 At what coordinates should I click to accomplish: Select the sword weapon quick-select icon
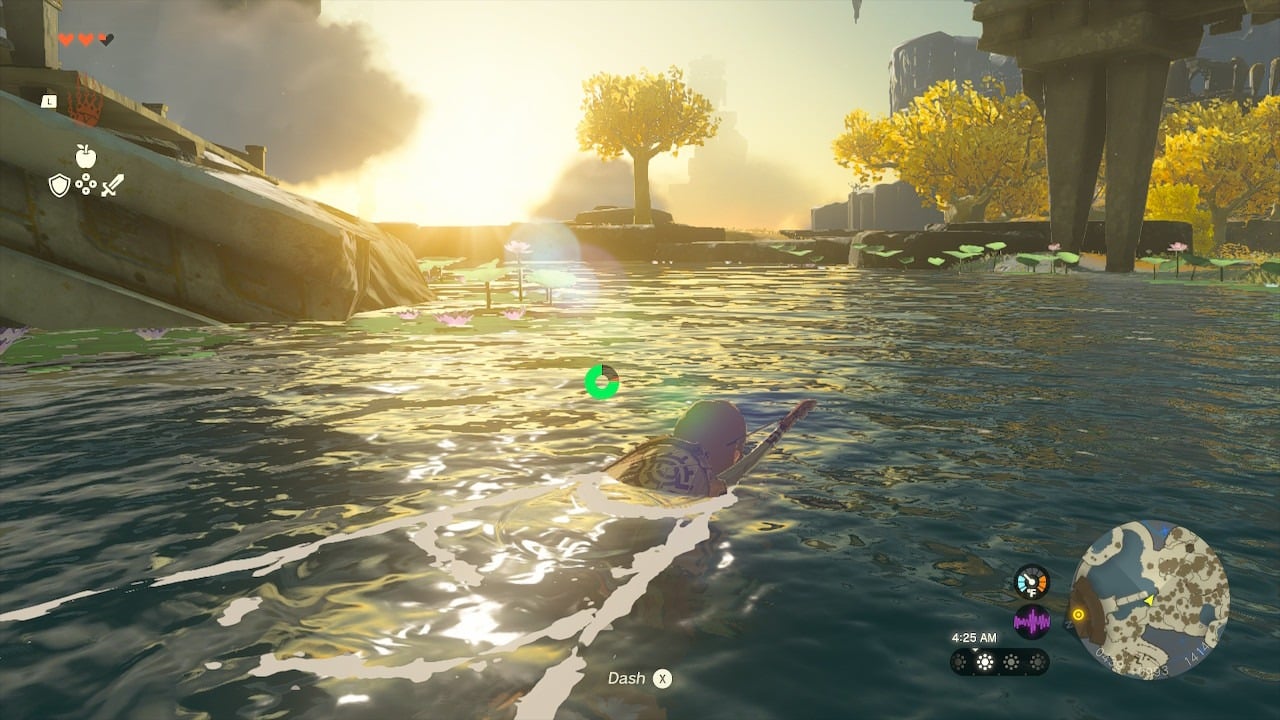coord(112,185)
